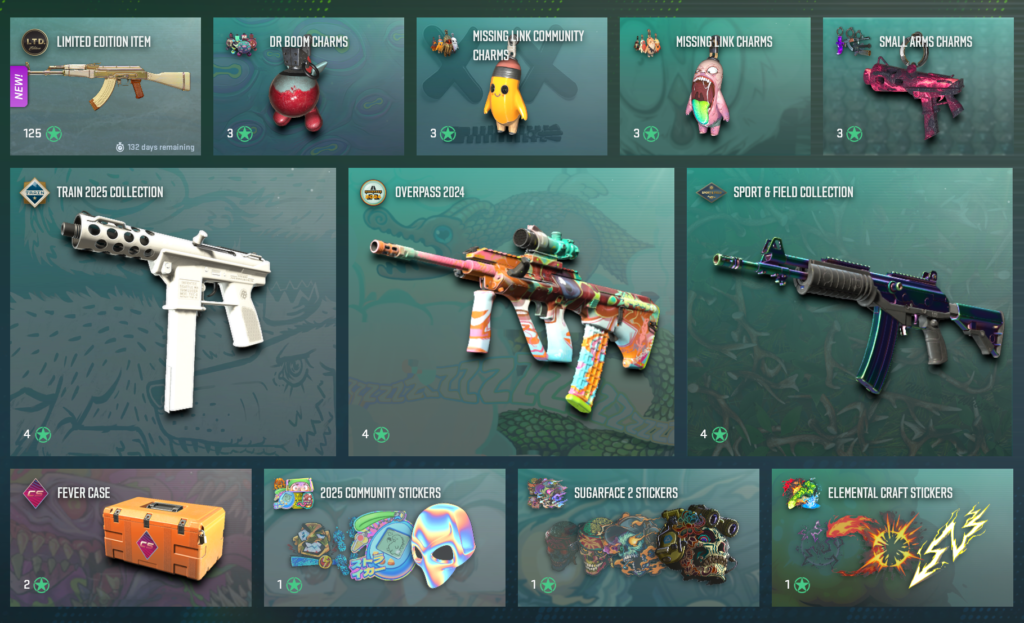This screenshot has height=623, width=1024.
Task: Pick the Missing Link Charms reward
Action: (715, 86)
